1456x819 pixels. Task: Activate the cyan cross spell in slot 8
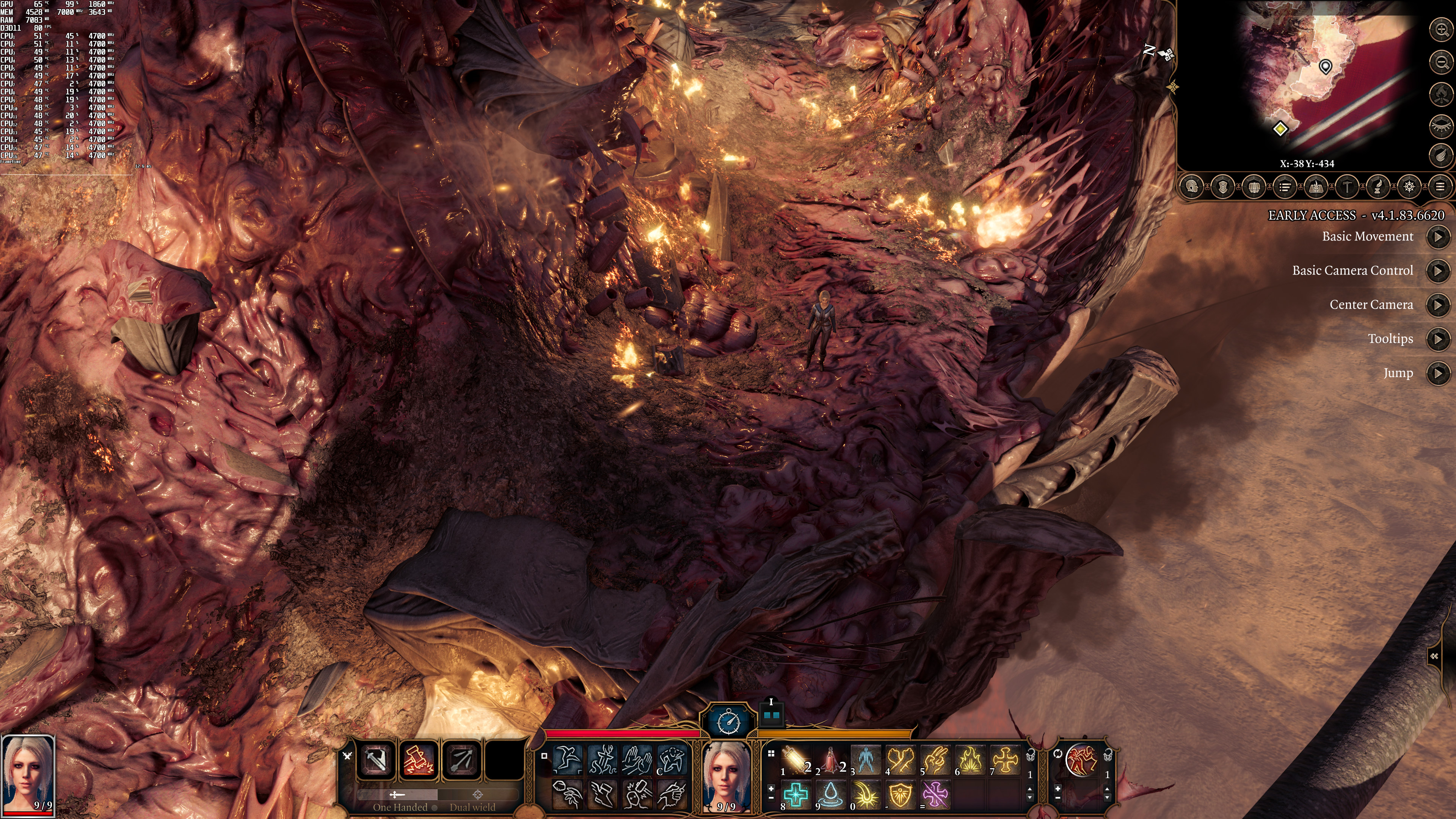pos(796,794)
